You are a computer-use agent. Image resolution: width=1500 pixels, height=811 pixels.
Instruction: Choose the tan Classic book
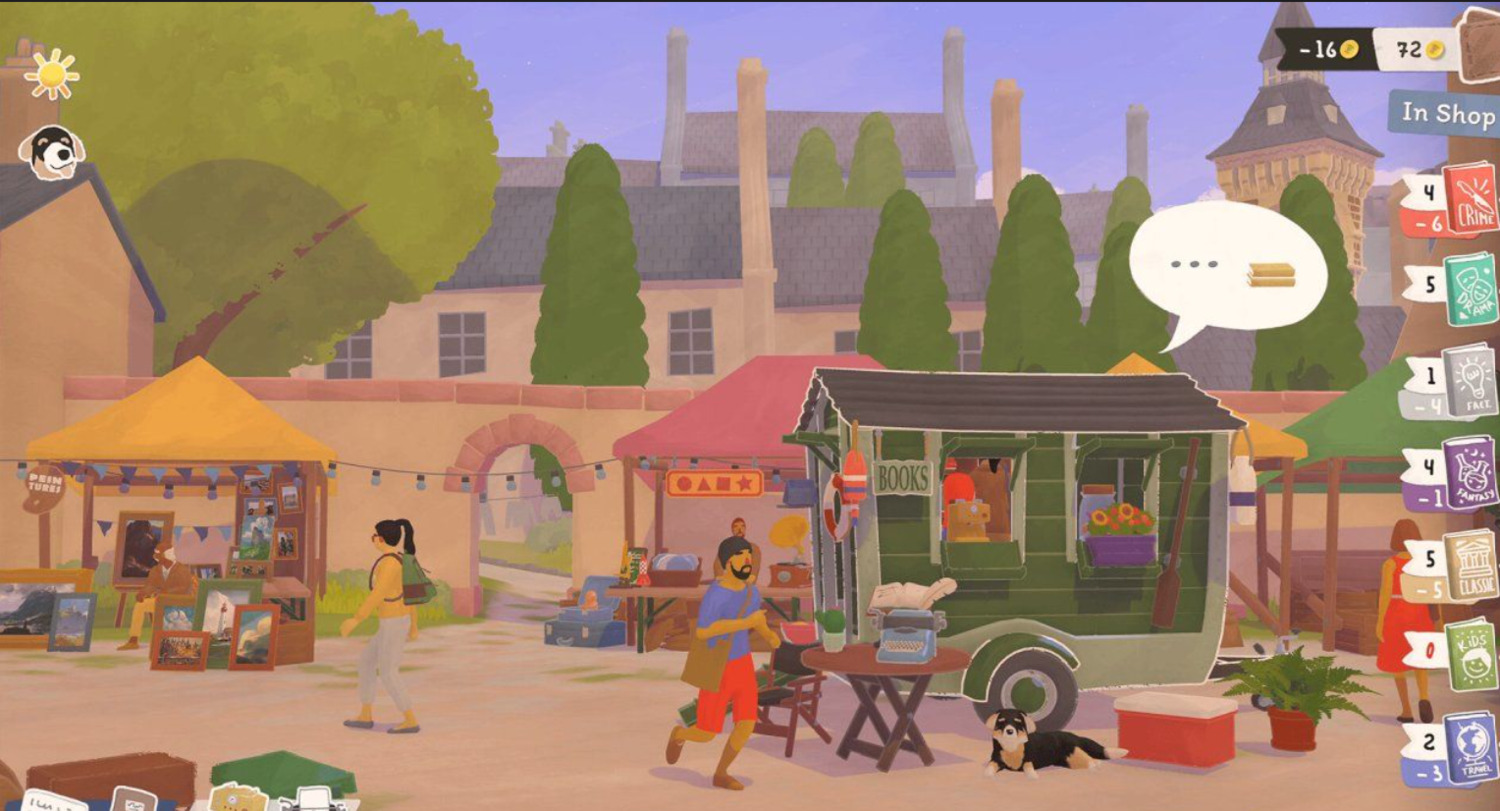[1470, 565]
